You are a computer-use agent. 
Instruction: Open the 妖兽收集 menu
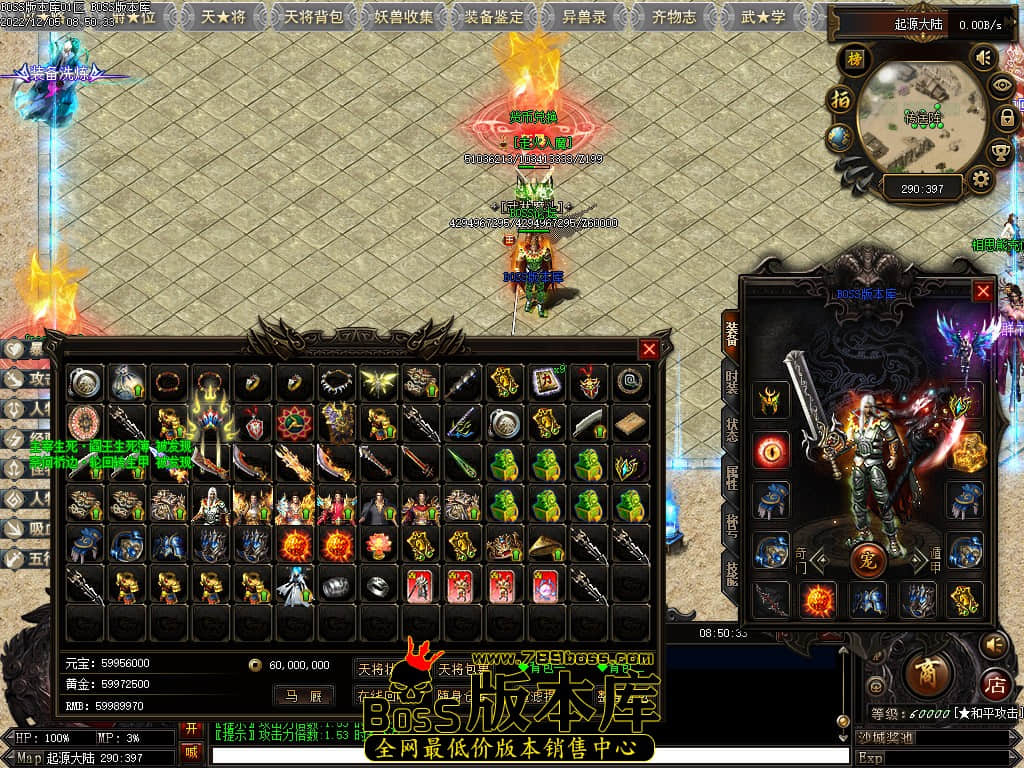[x=406, y=17]
